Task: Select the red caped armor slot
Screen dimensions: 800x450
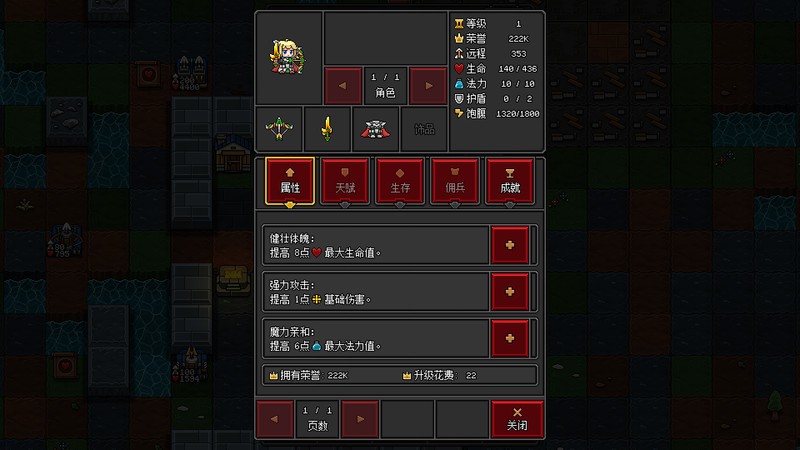Action: (375, 129)
